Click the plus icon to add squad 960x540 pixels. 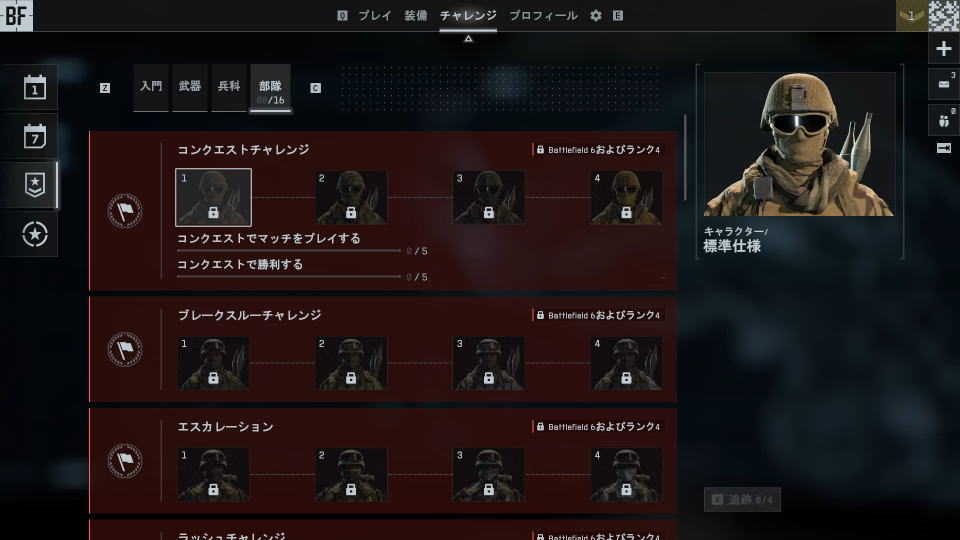[943, 49]
